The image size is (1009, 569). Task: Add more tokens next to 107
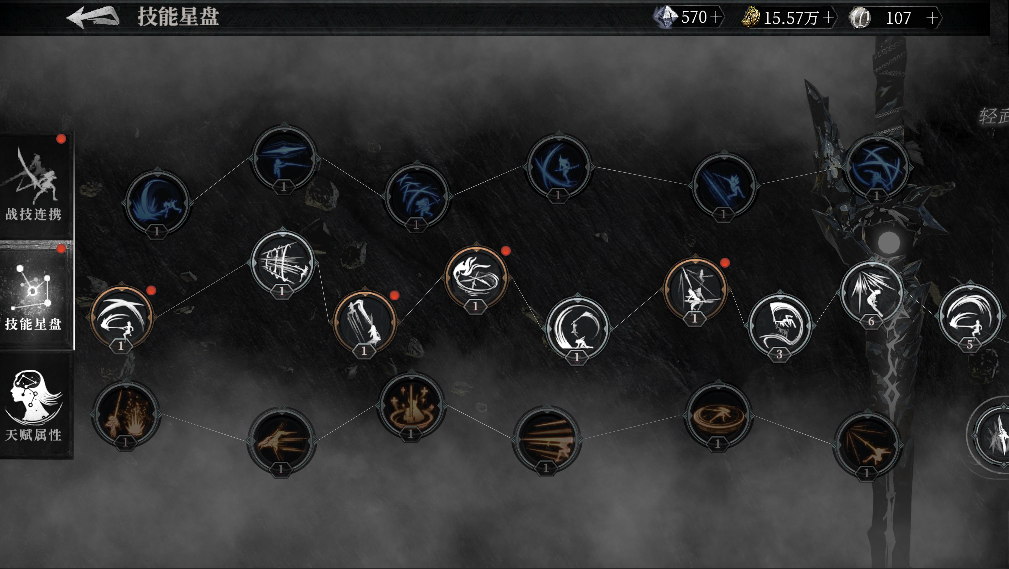pyautogui.click(x=933, y=18)
